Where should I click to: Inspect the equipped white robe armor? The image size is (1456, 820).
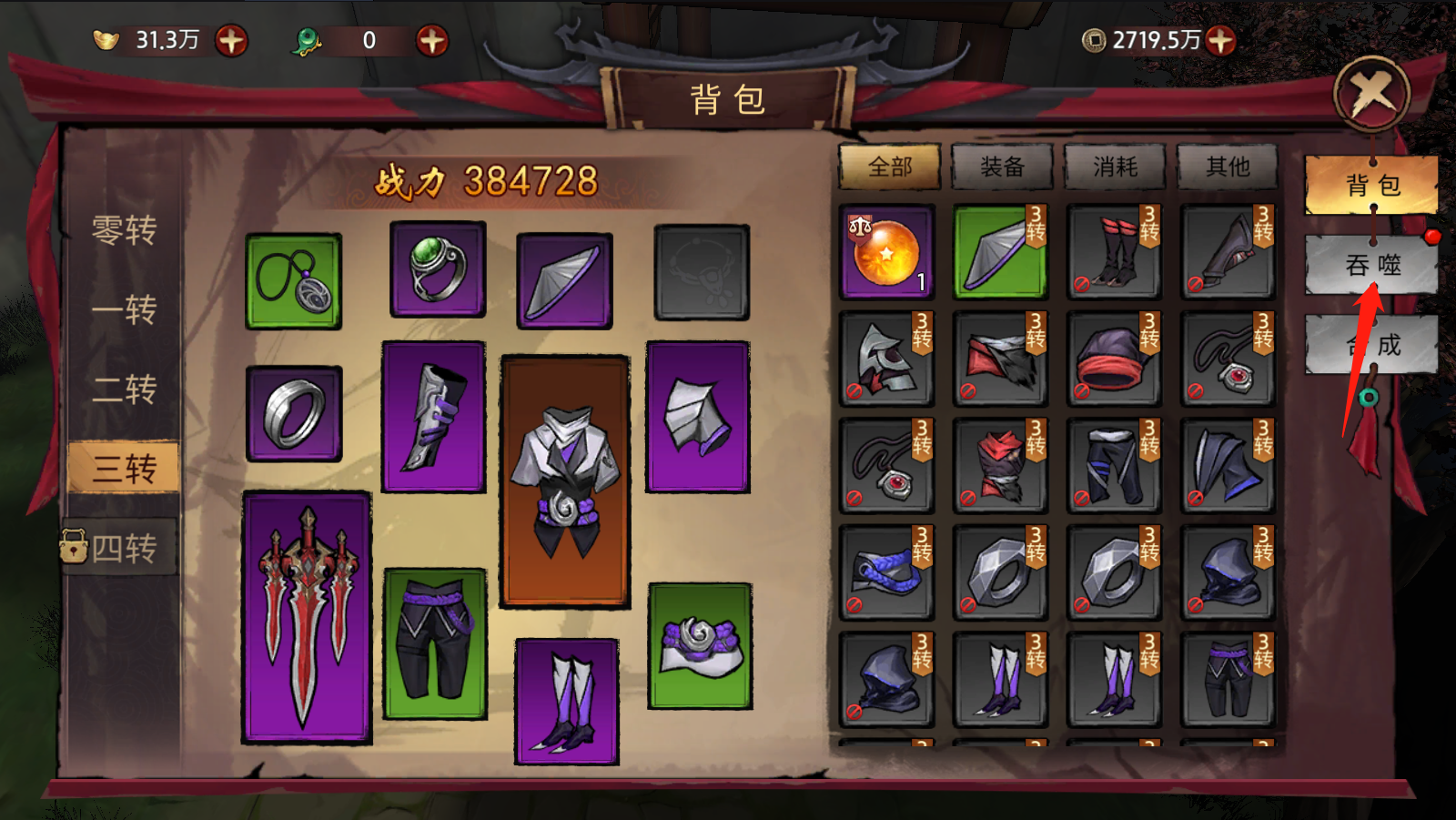coord(564,481)
